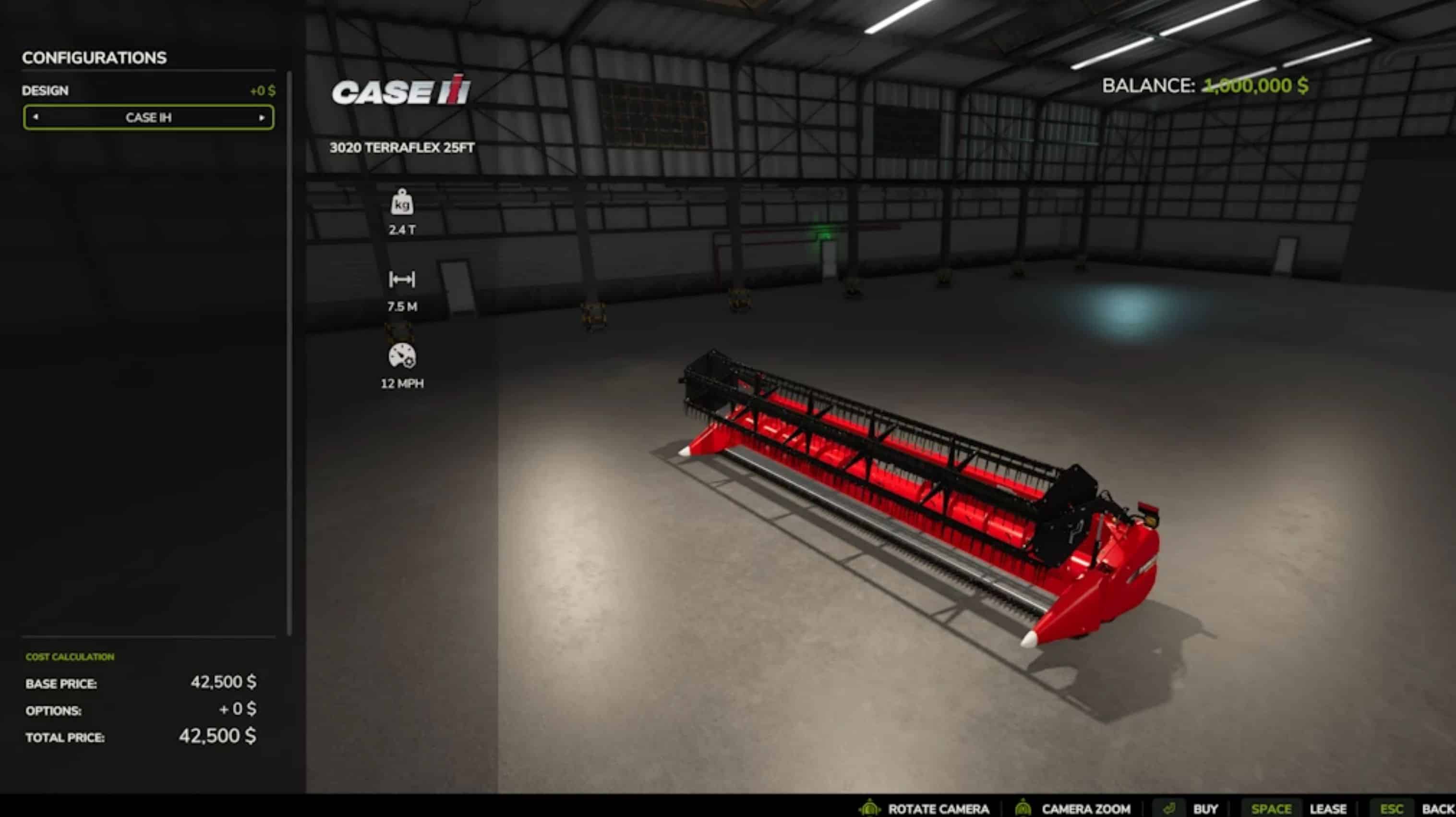Viewport: 1456px width, 817px height.
Task: Click the left chevron on the design selector
Action: click(x=36, y=118)
